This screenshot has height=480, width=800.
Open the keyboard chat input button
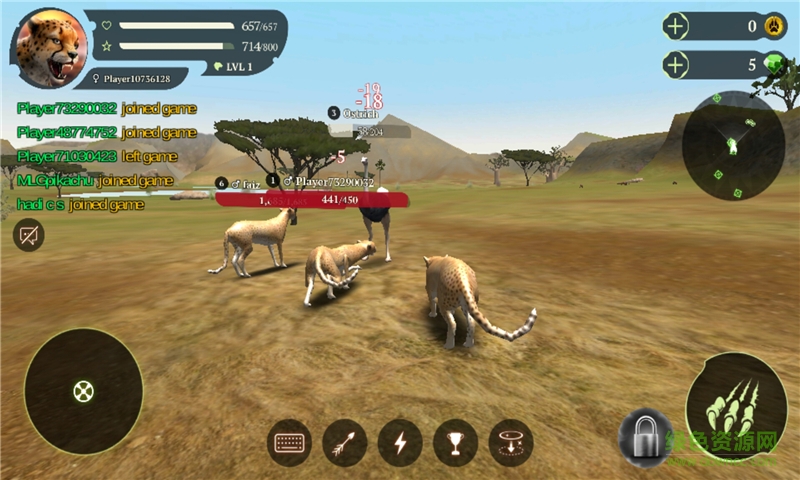(290, 441)
